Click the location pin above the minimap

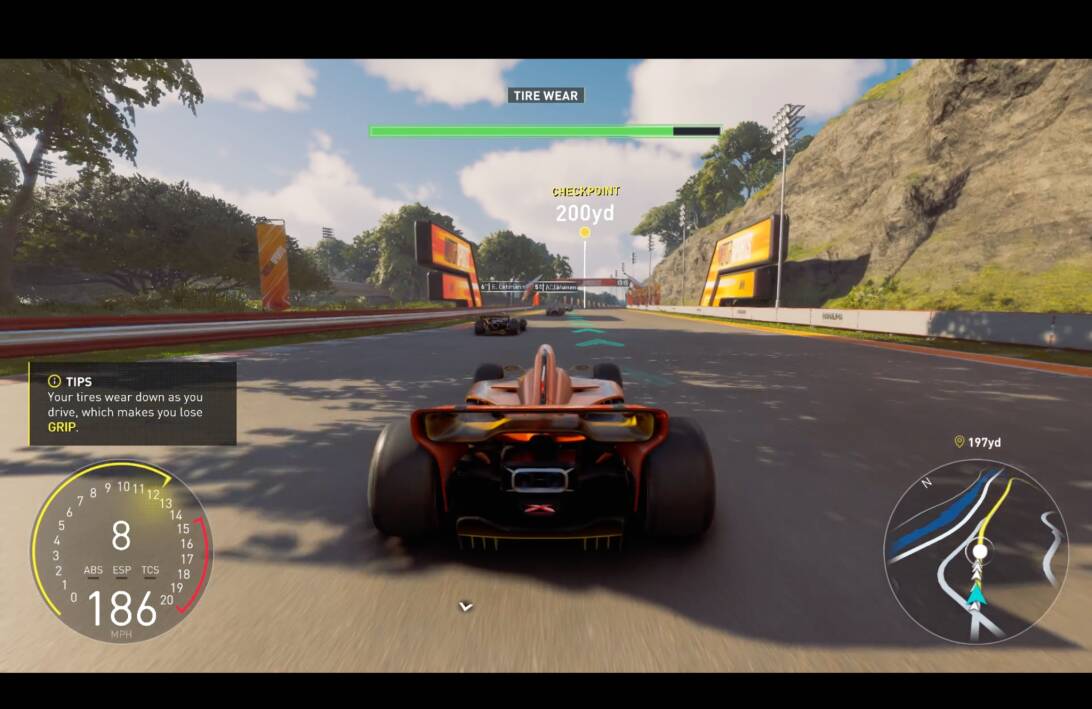959,441
